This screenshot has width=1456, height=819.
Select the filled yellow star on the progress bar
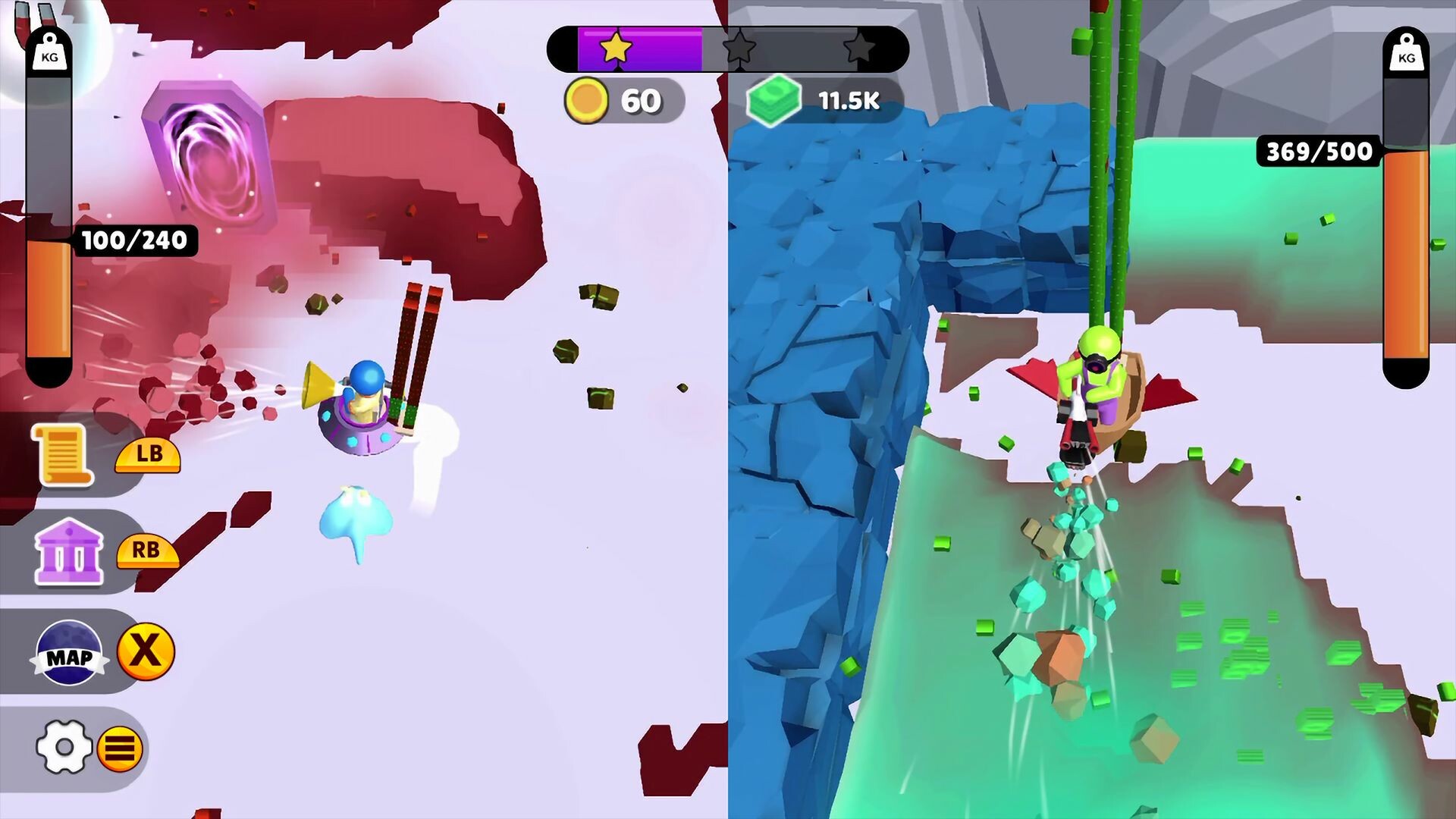616,49
